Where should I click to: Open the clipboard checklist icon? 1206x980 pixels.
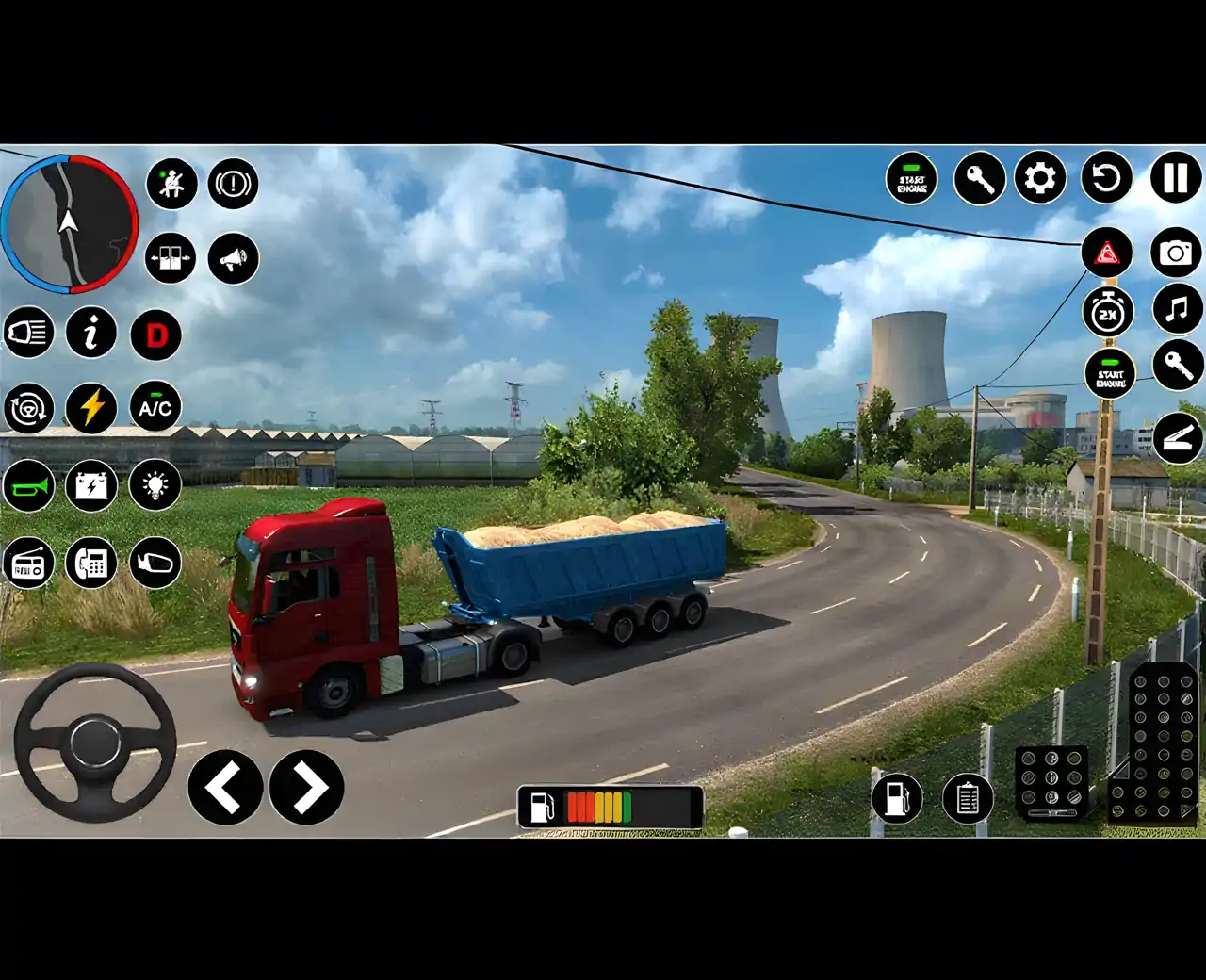tap(968, 799)
